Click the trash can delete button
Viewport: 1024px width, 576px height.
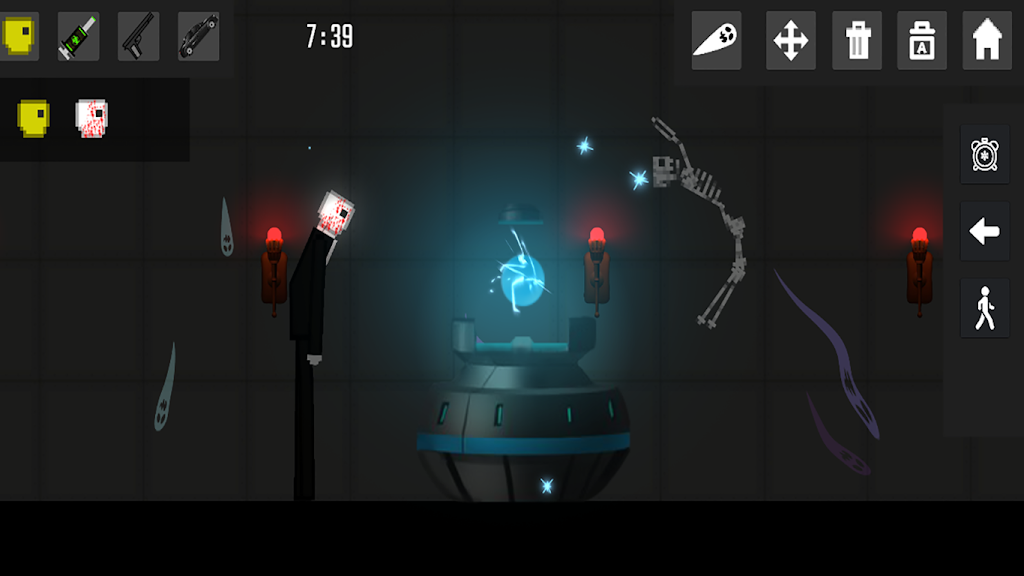point(857,41)
